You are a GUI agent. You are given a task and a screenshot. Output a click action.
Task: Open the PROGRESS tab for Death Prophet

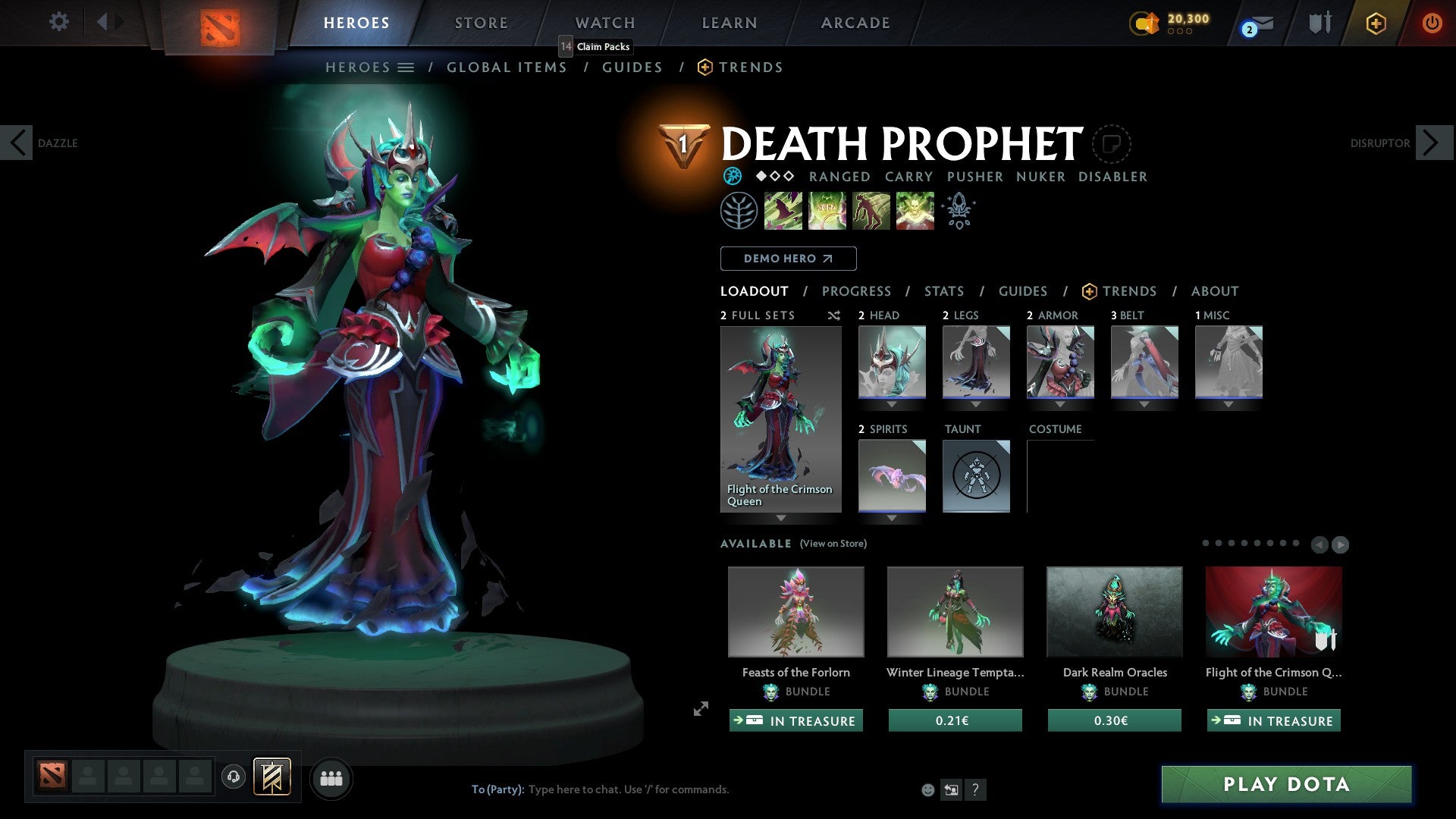tap(857, 290)
